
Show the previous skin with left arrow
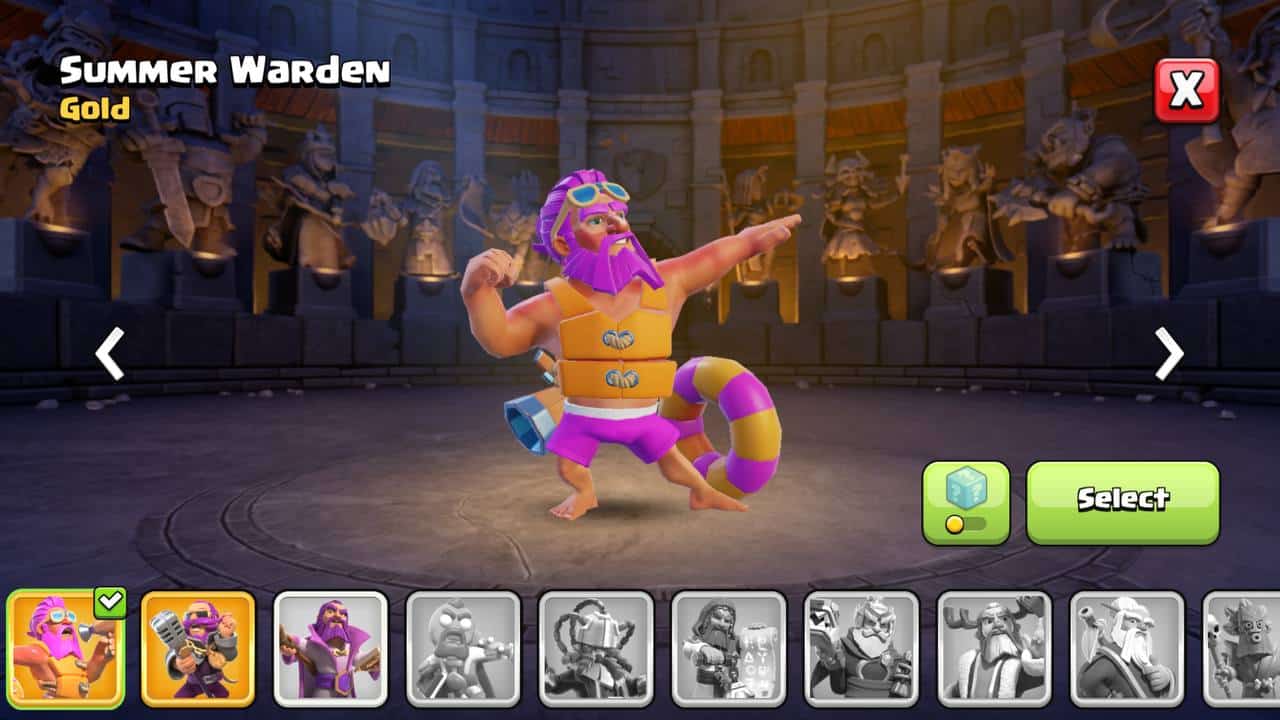coord(109,354)
